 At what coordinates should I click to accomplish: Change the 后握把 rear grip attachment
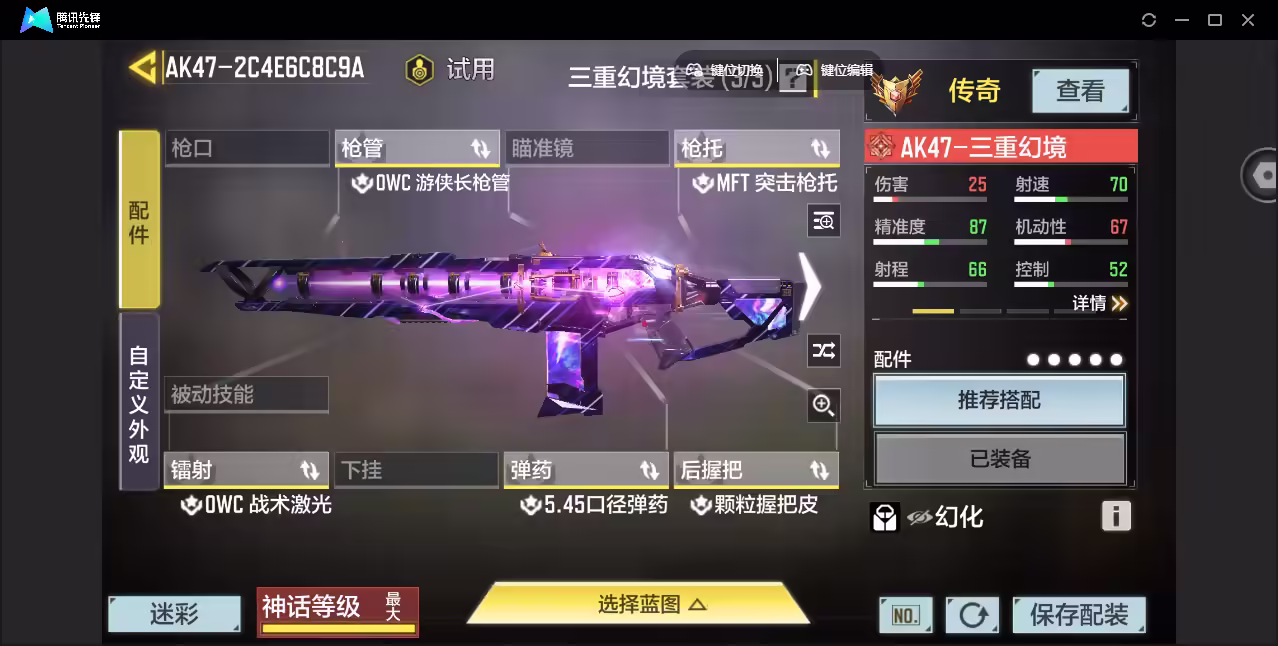coord(756,470)
